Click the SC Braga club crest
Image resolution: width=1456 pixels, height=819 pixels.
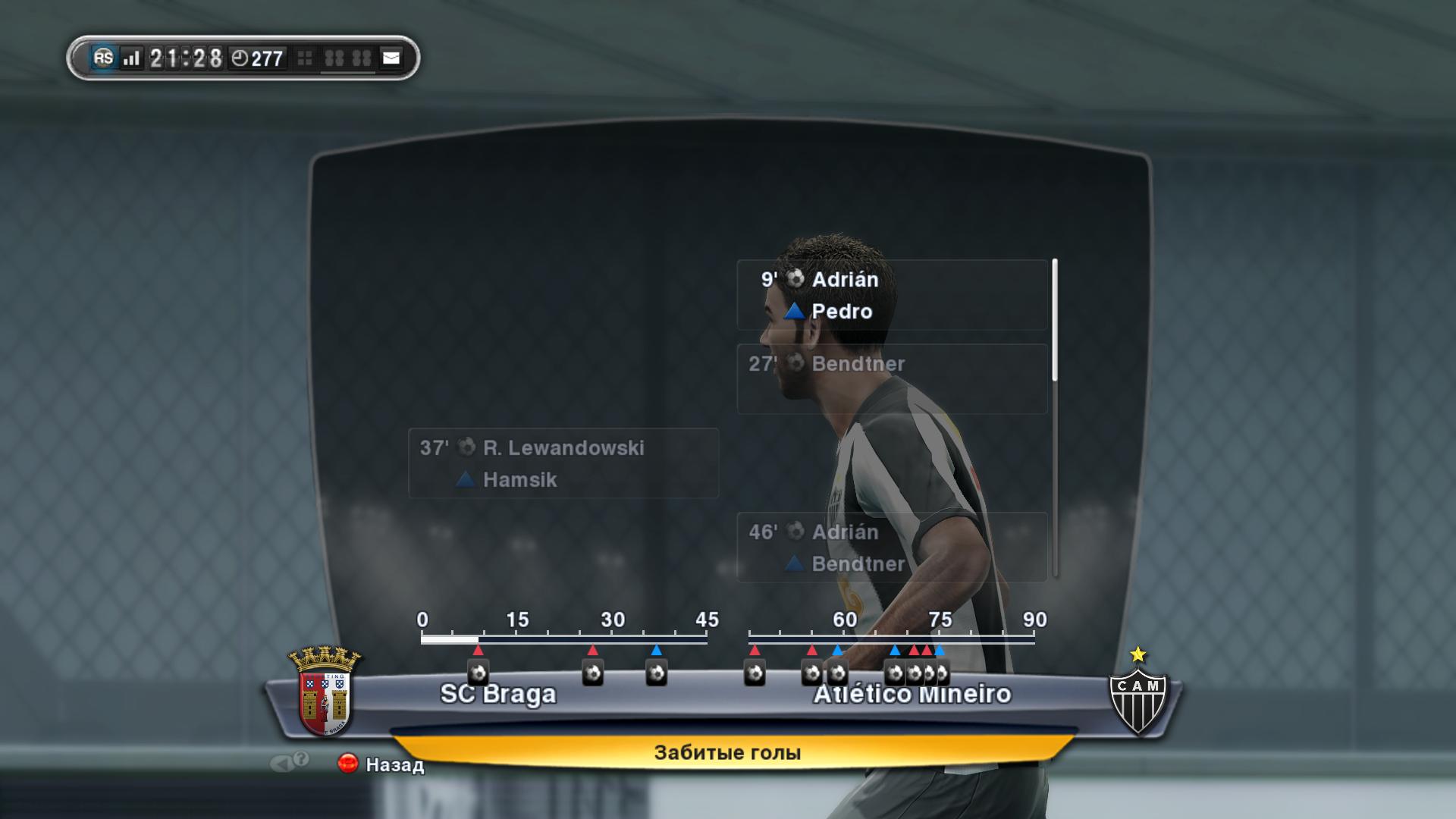(x=325, y=691)
